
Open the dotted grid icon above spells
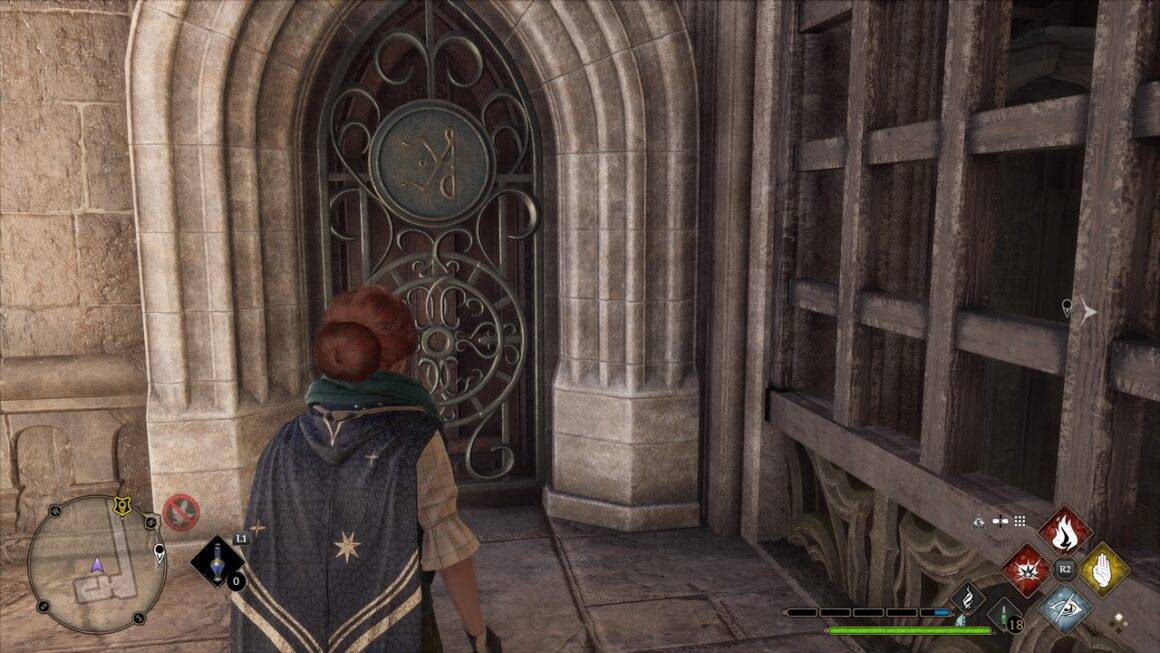(x=1019, y=520)
